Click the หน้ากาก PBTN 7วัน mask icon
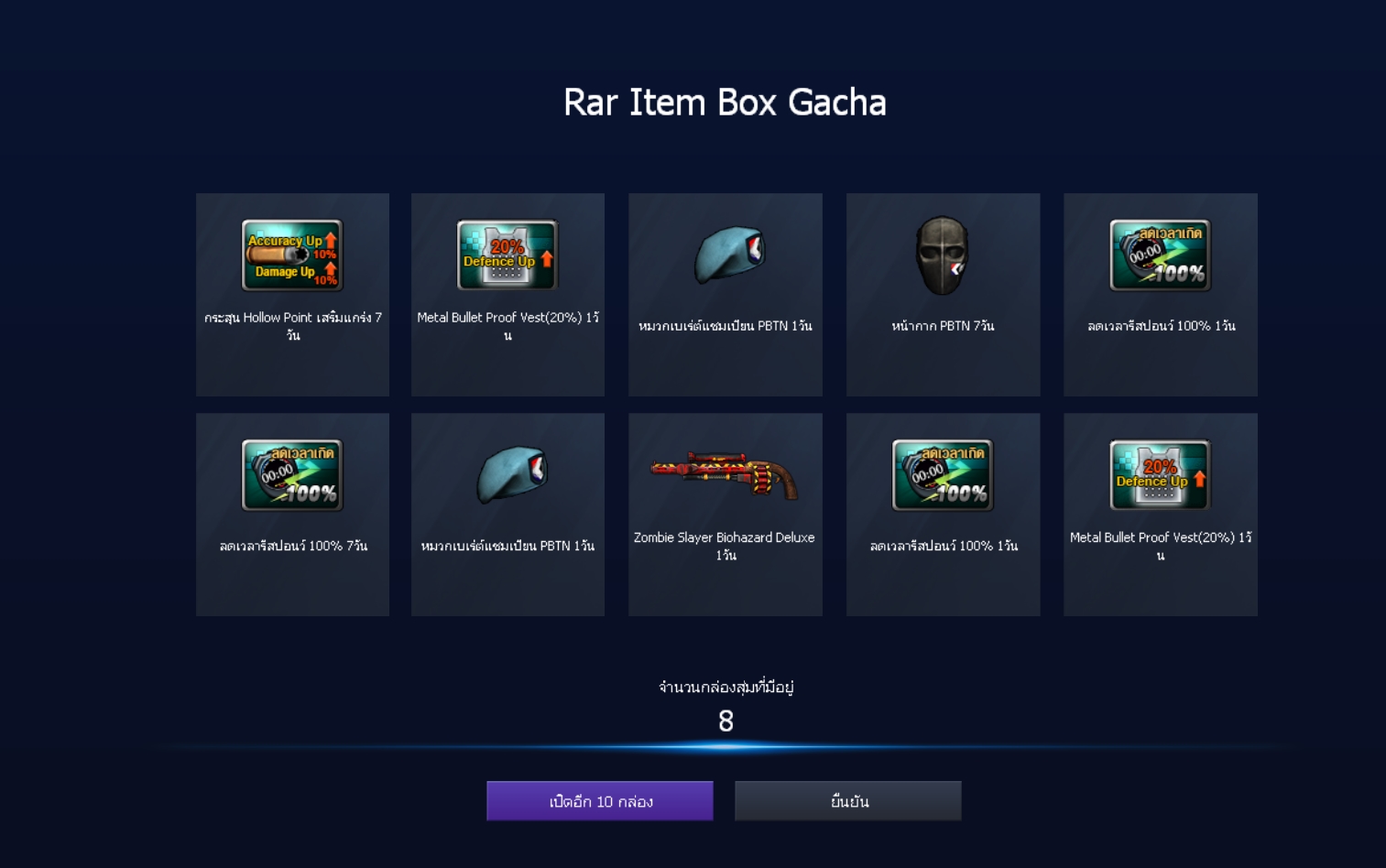 point(942,255)
